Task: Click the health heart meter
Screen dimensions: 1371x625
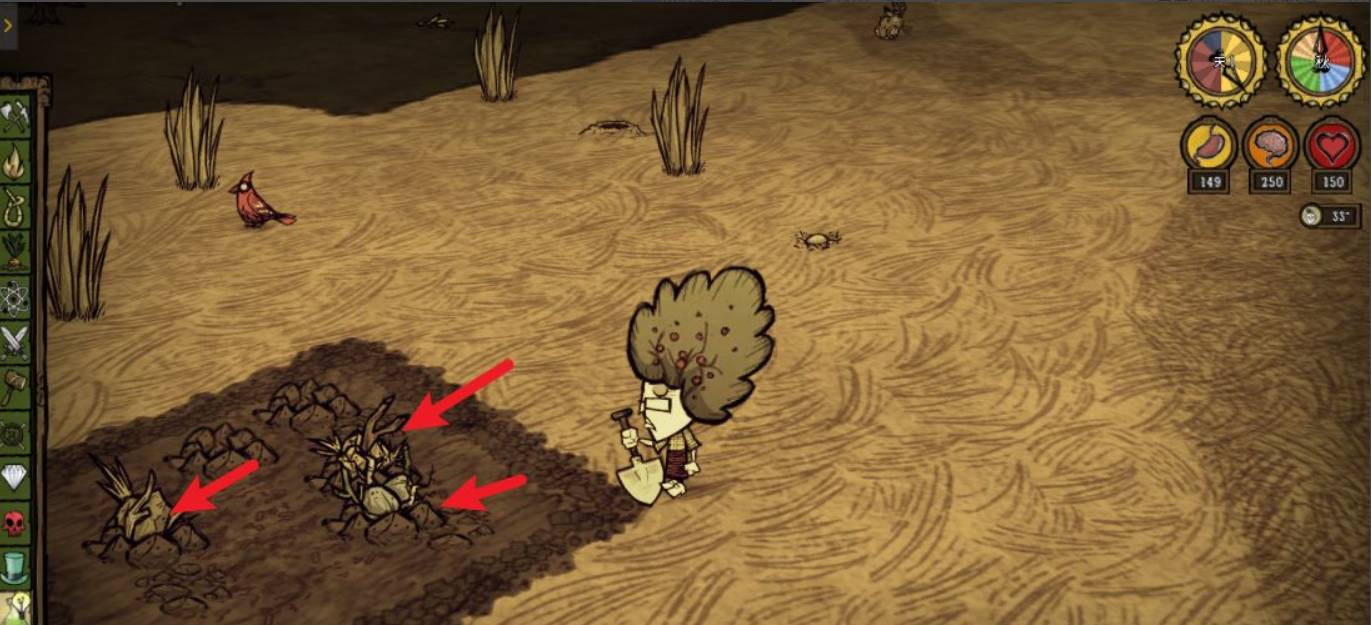Action: pyautogui.click(x=1332, y=145)
